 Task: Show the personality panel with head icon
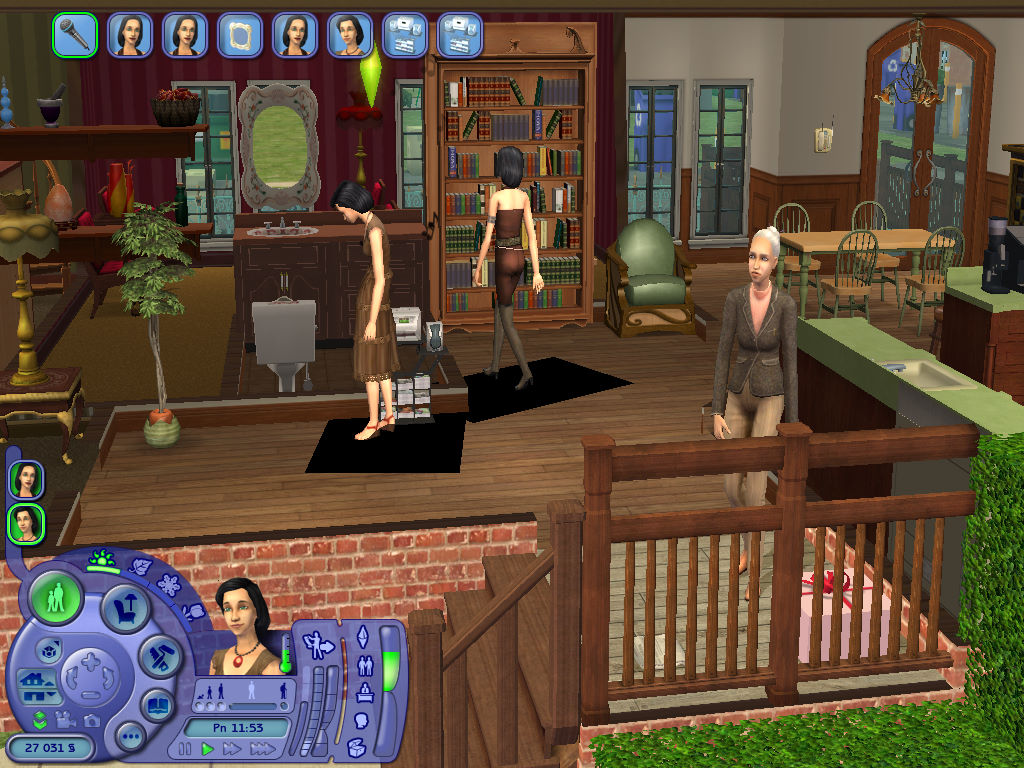click(x=361, y=719)
